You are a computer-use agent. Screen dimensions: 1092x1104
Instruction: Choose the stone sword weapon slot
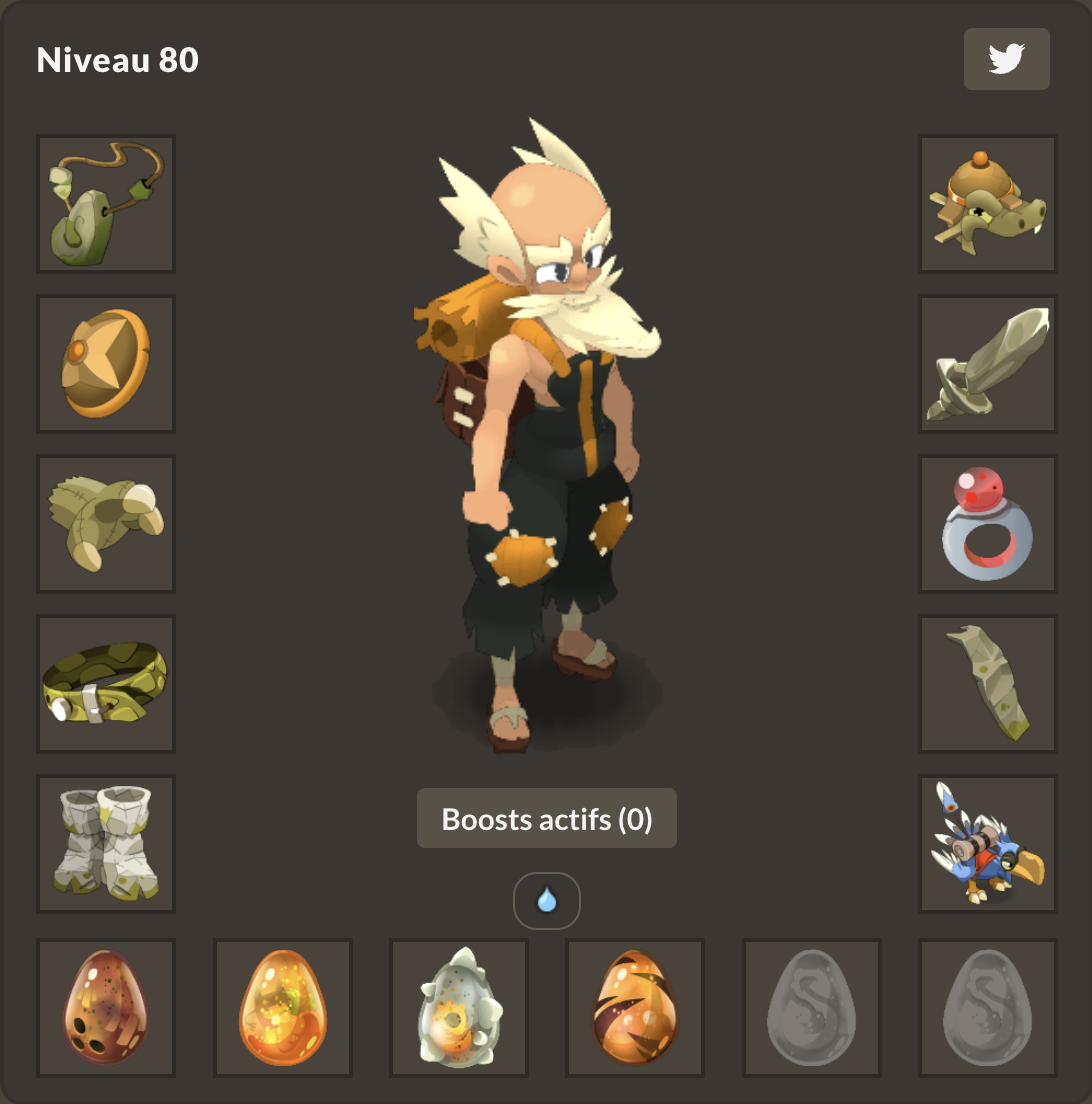point(988,364)
